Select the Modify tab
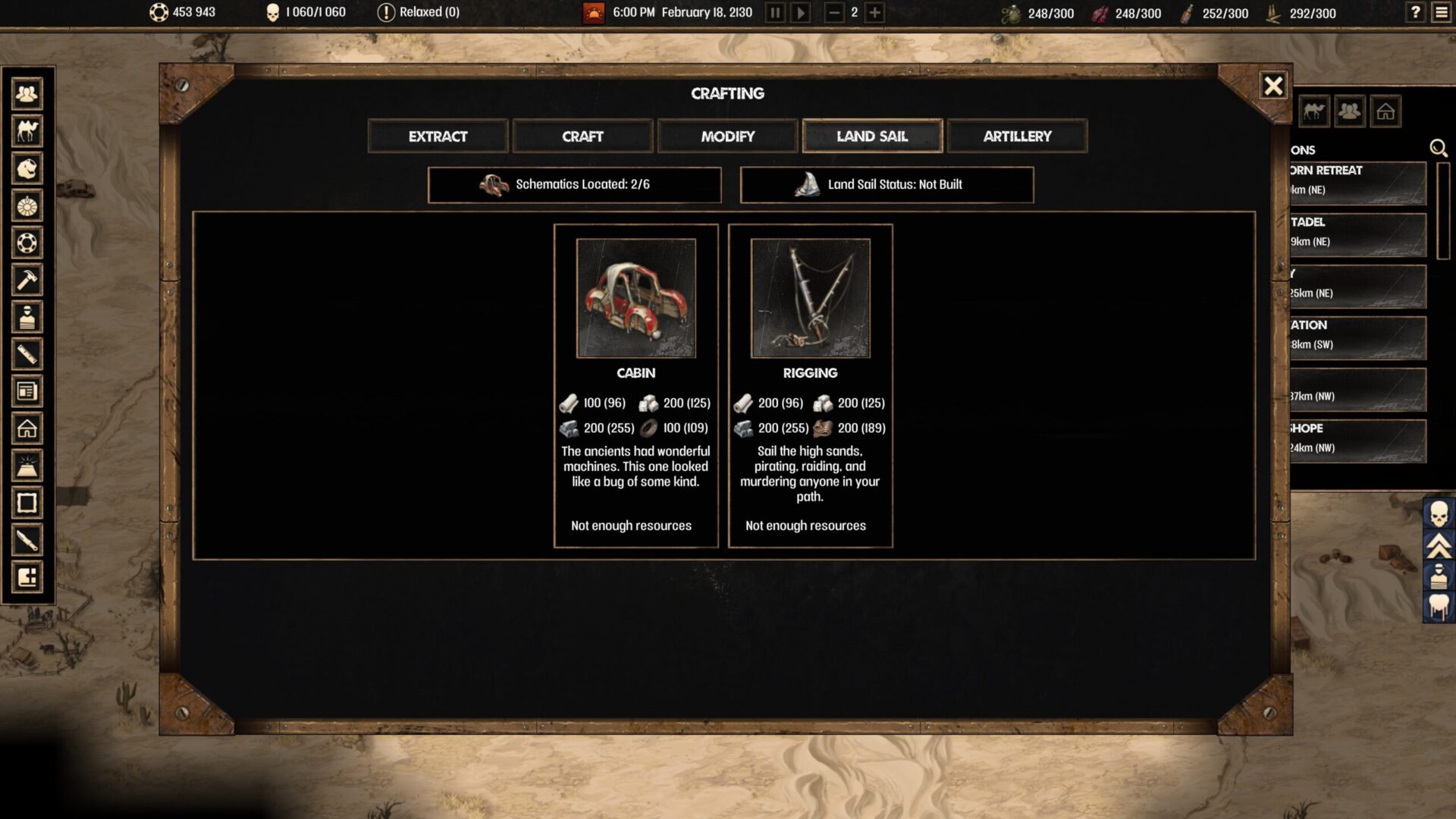The image size is (1456, 819). coord(727,136)
